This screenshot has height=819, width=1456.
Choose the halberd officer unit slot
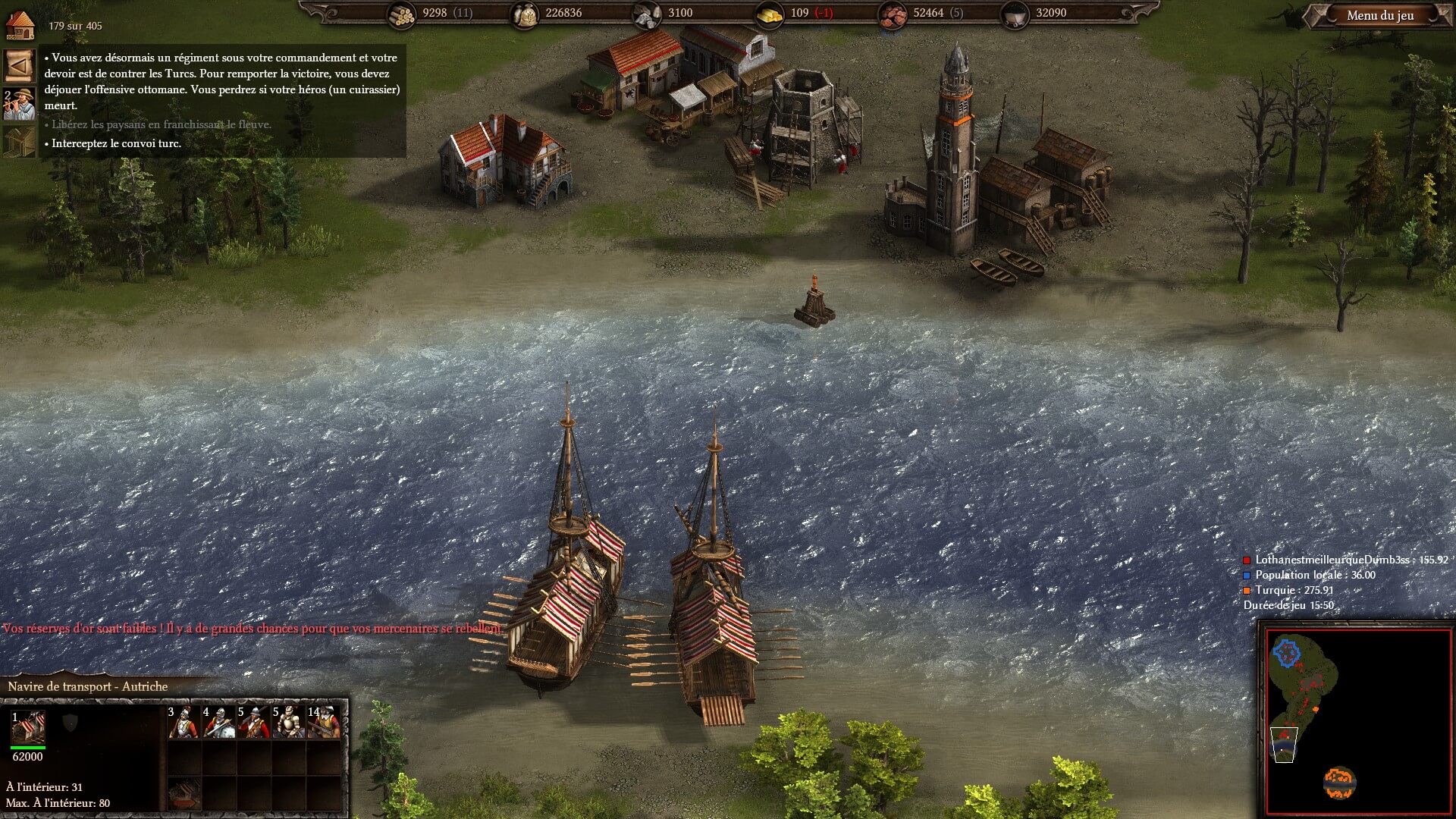click(184, 723)
